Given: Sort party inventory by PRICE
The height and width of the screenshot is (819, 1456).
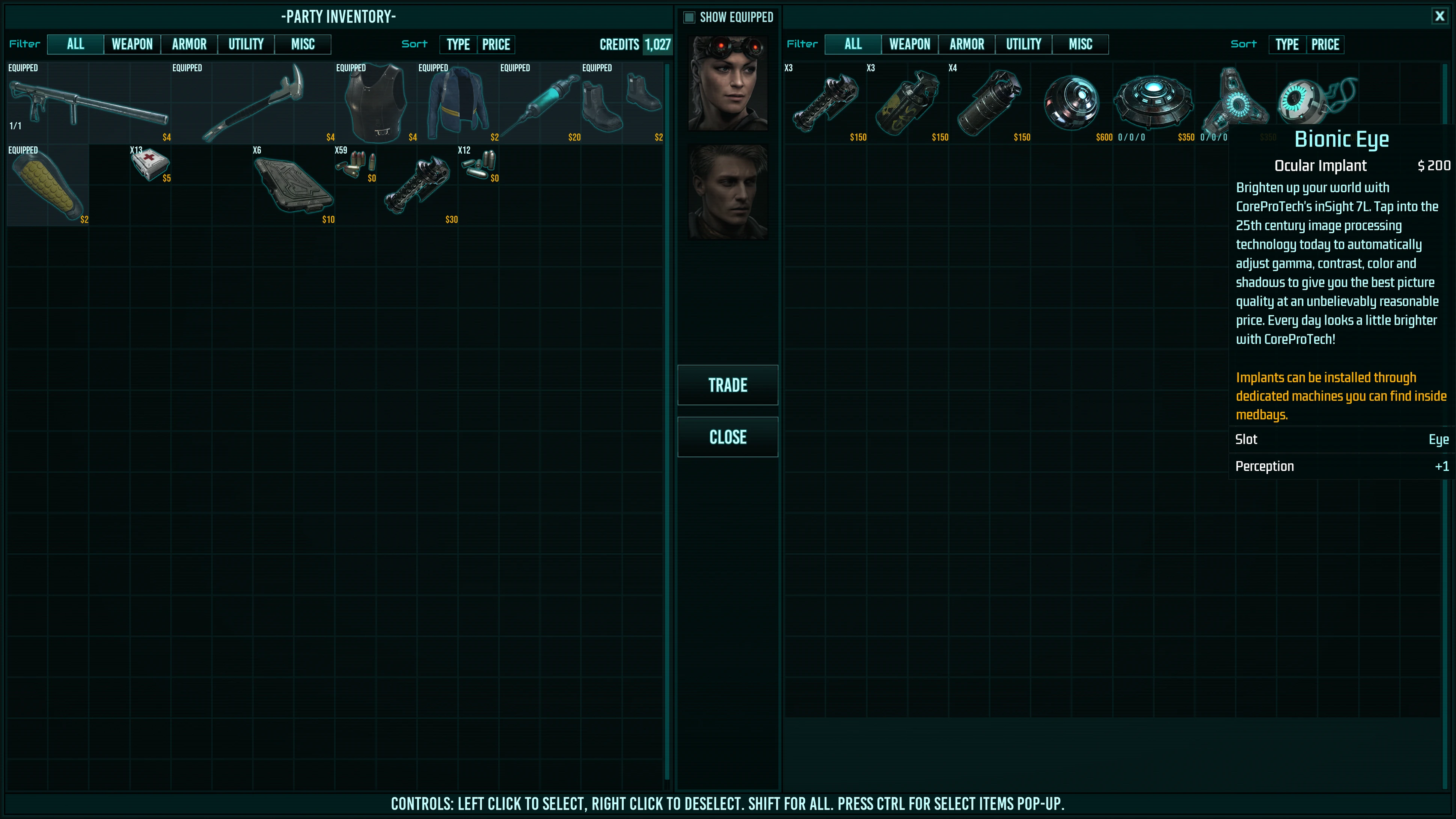Looking at the screenshot, I should click(496, 44).
